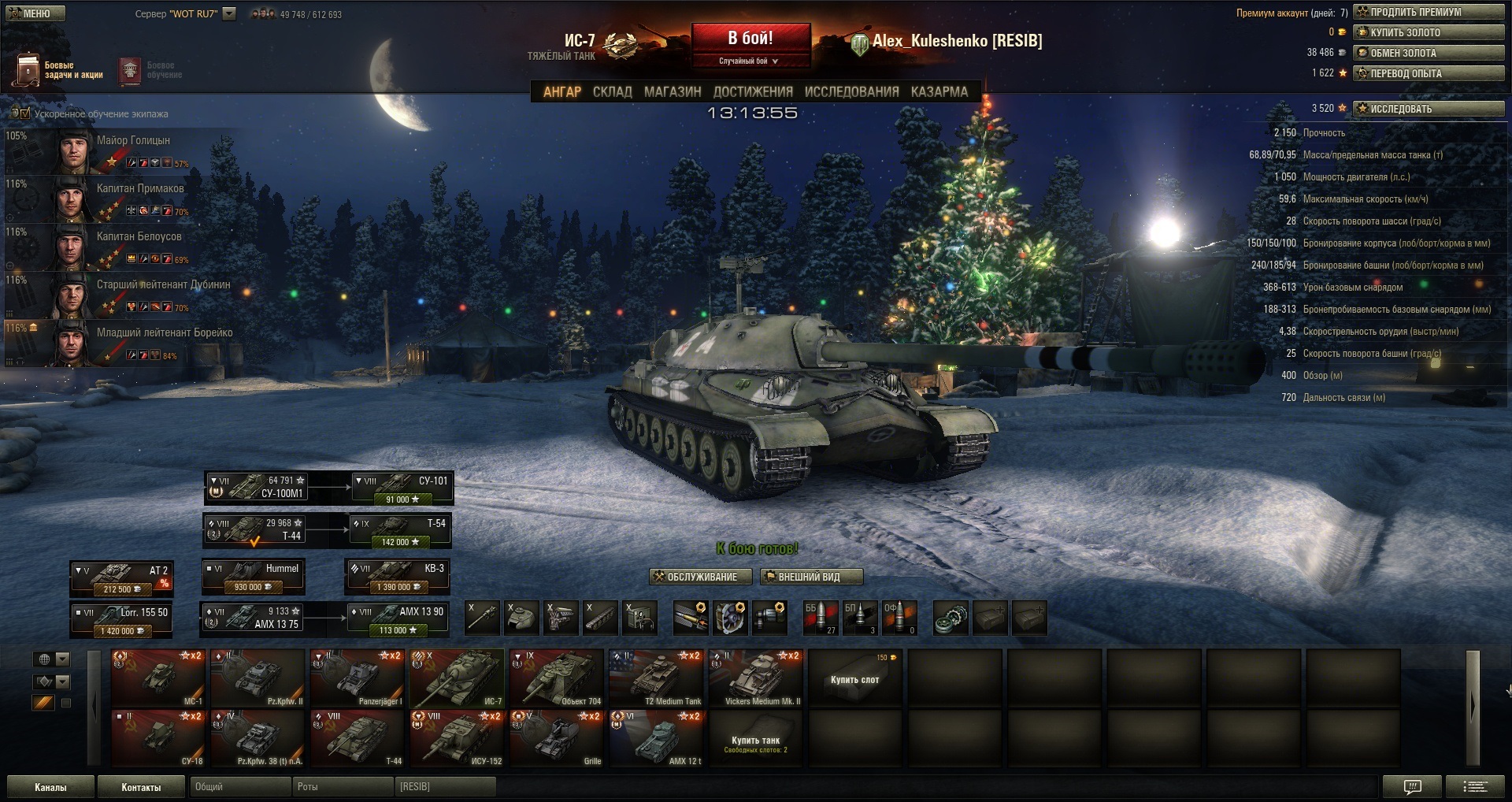1512x802 pixels.
Task: Go to the ДОСТИЖЕНИЯ tab
Action: (753, 92)
